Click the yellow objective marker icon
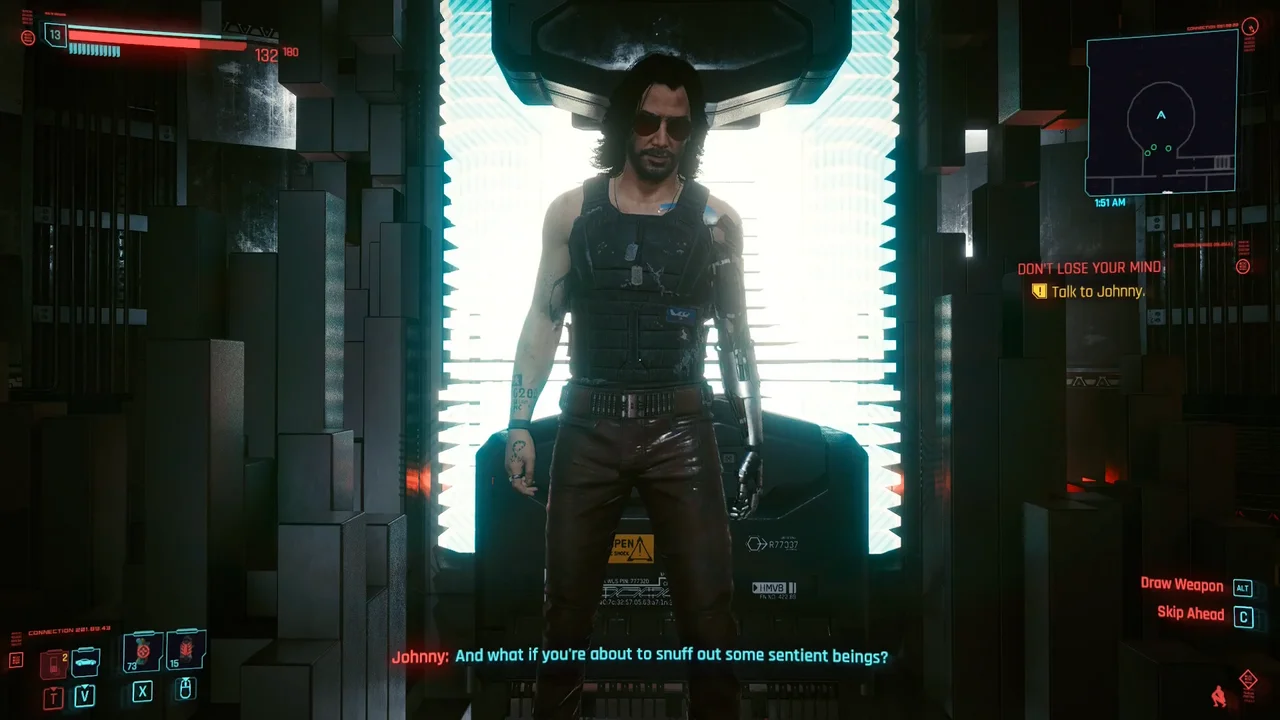1280x720 pixels. pos(1039,291)
